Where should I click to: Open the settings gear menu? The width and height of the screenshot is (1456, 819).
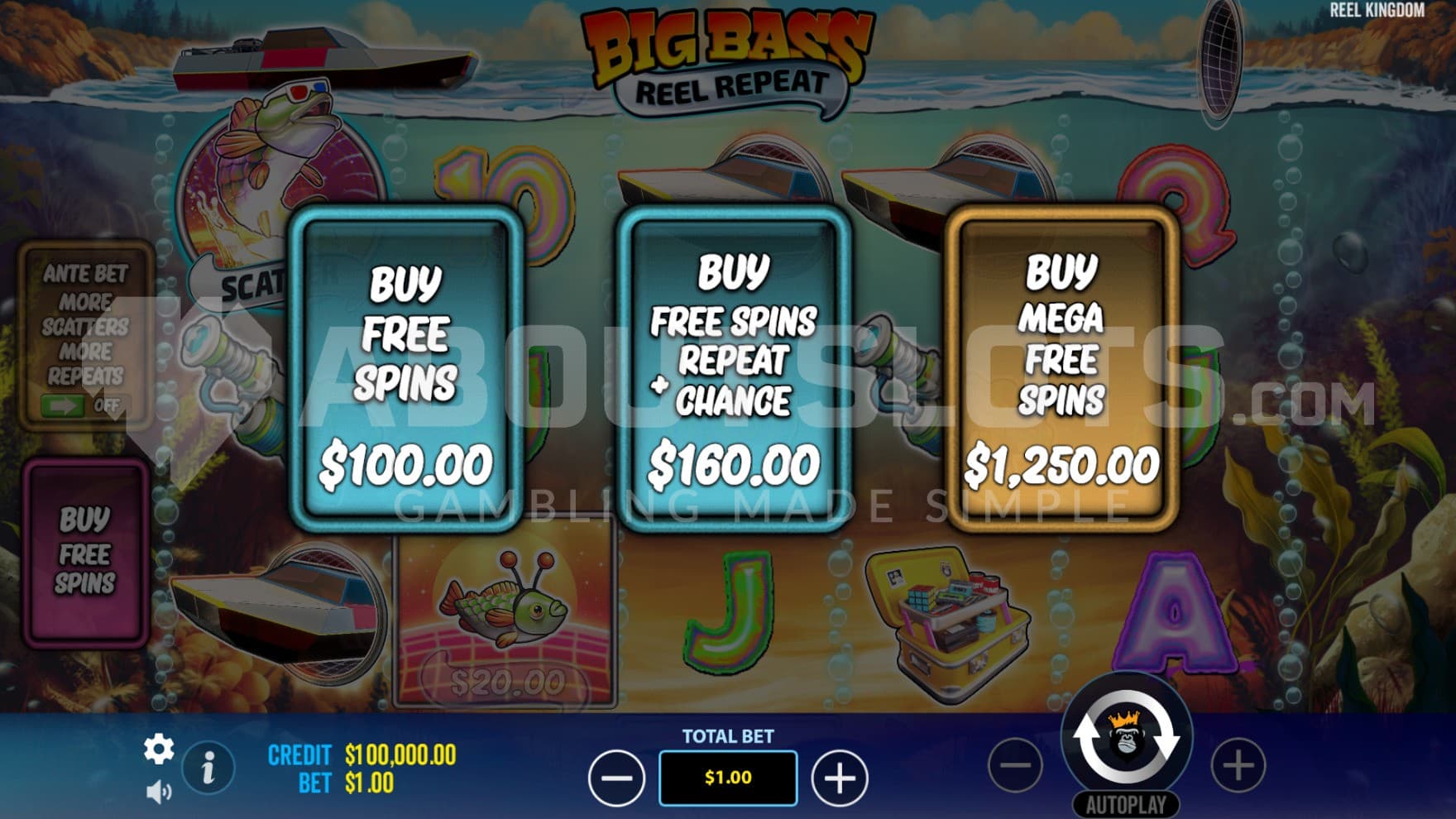point(158,750)
